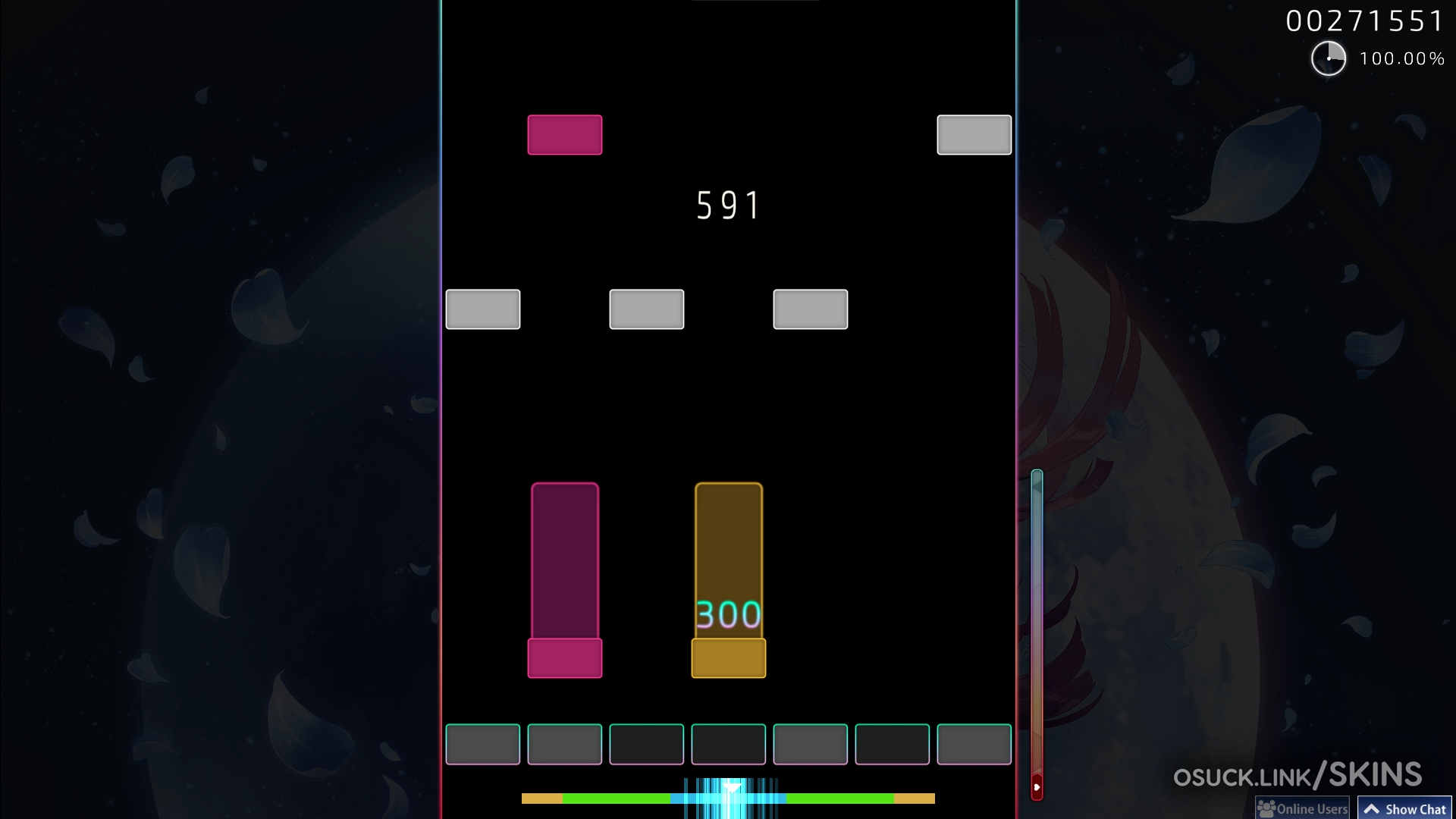Click the '591' combo counter
Image resolution: width=1456 pixels, height=819 pixels.
727,205
